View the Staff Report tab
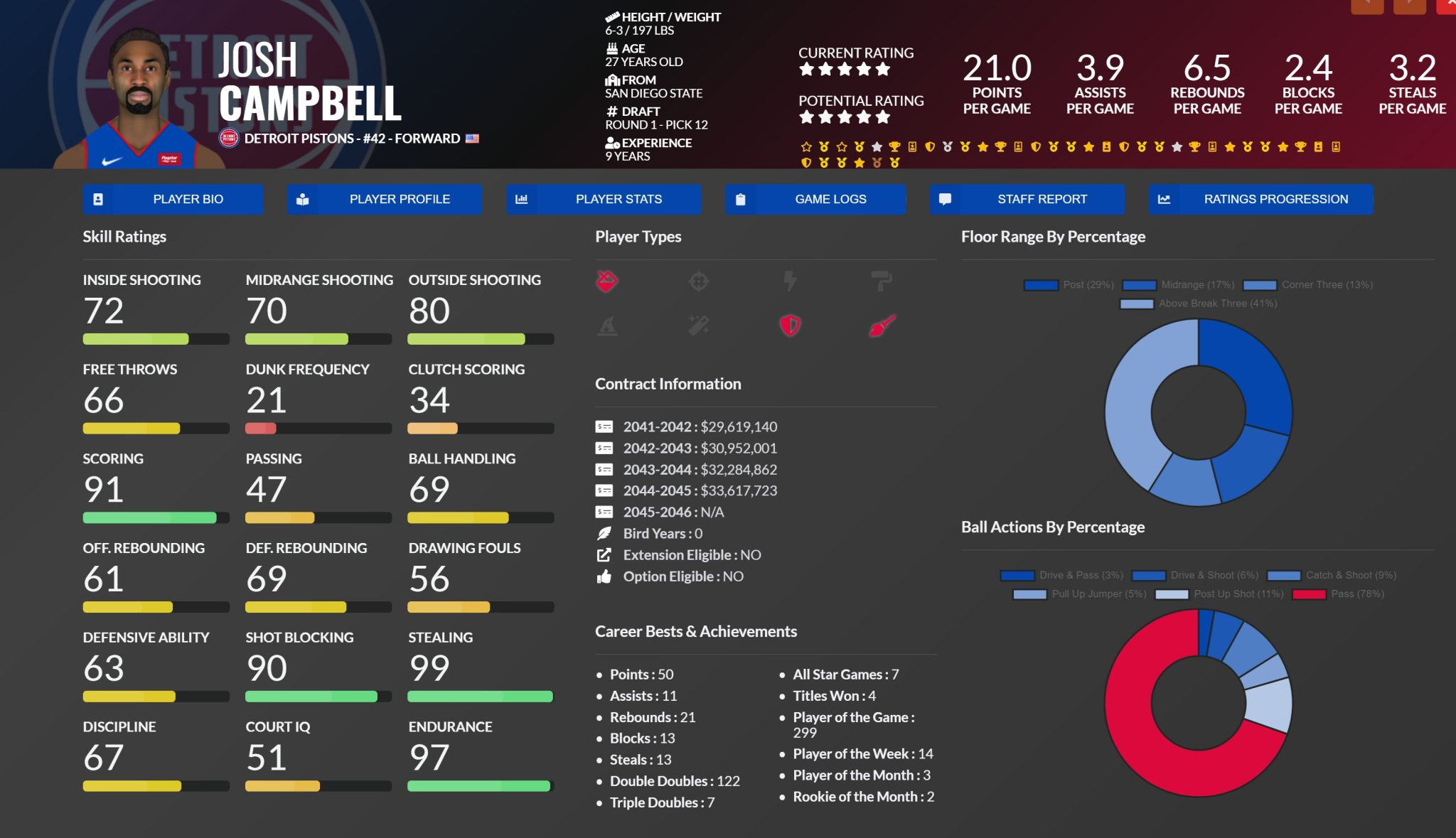Screen dimensions: 1456x838 1027,199
